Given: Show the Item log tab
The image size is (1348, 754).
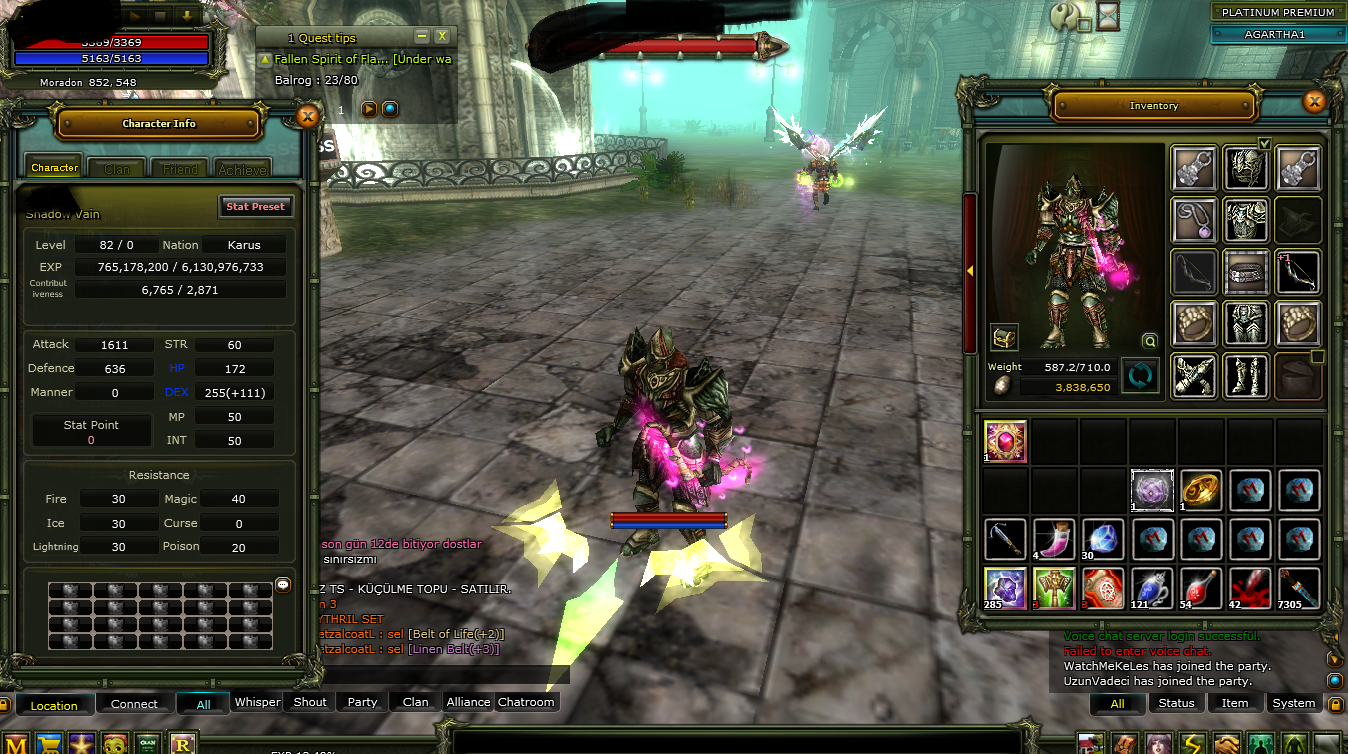Looking at the screenshot, I should pos(1235,703).
